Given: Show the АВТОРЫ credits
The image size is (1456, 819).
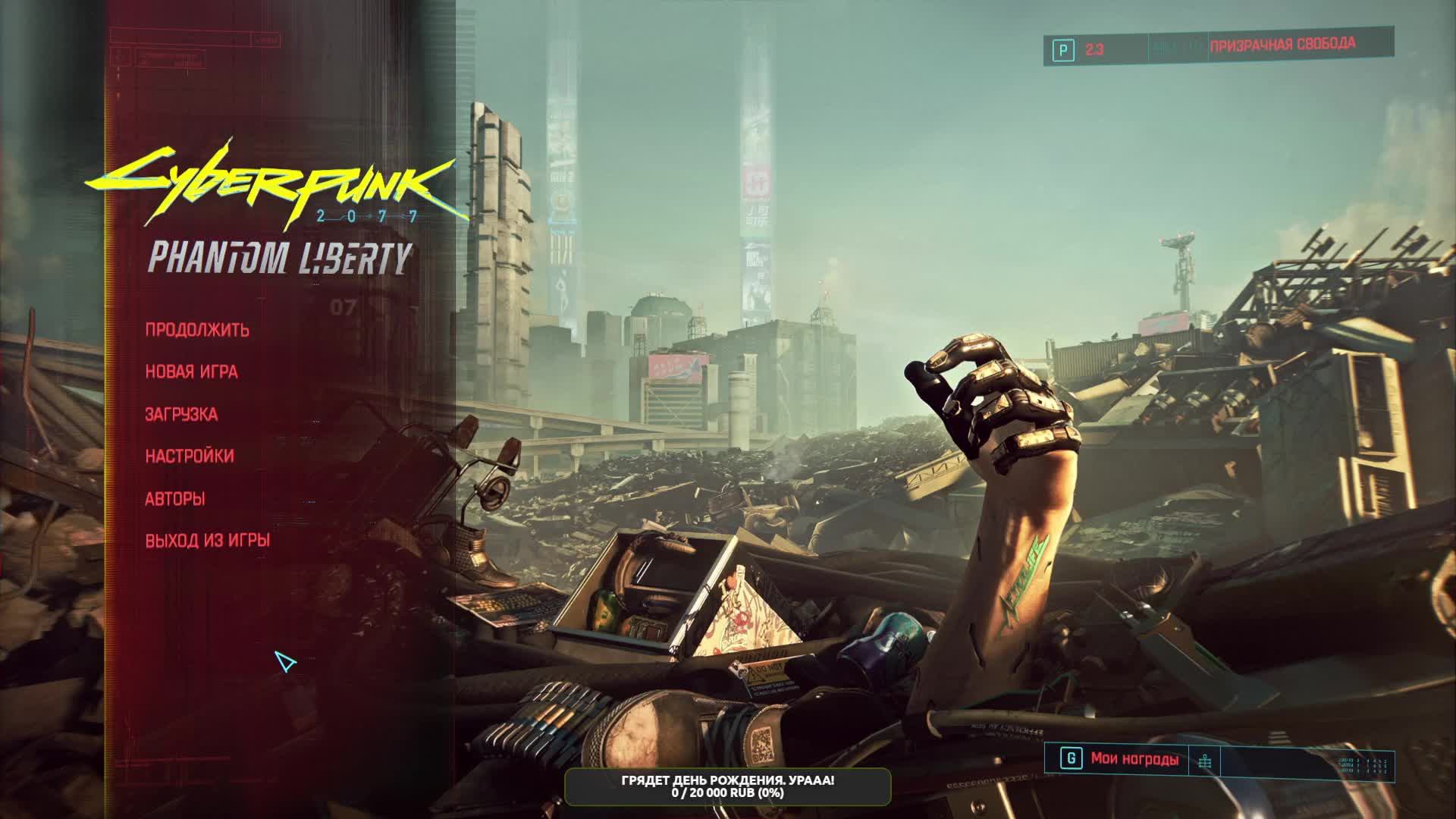Looking at the screenshot, I should click(x=175, y=499).
